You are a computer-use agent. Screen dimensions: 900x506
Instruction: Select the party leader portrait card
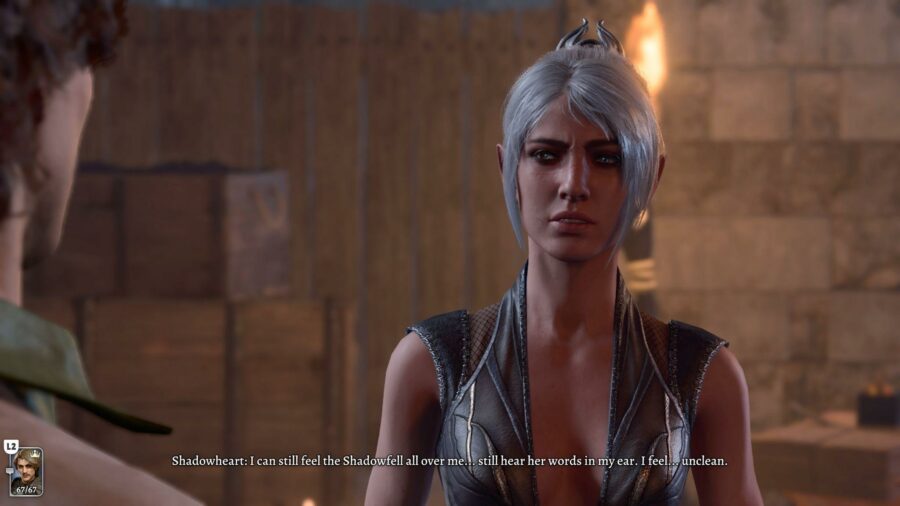tap(26, 471)
